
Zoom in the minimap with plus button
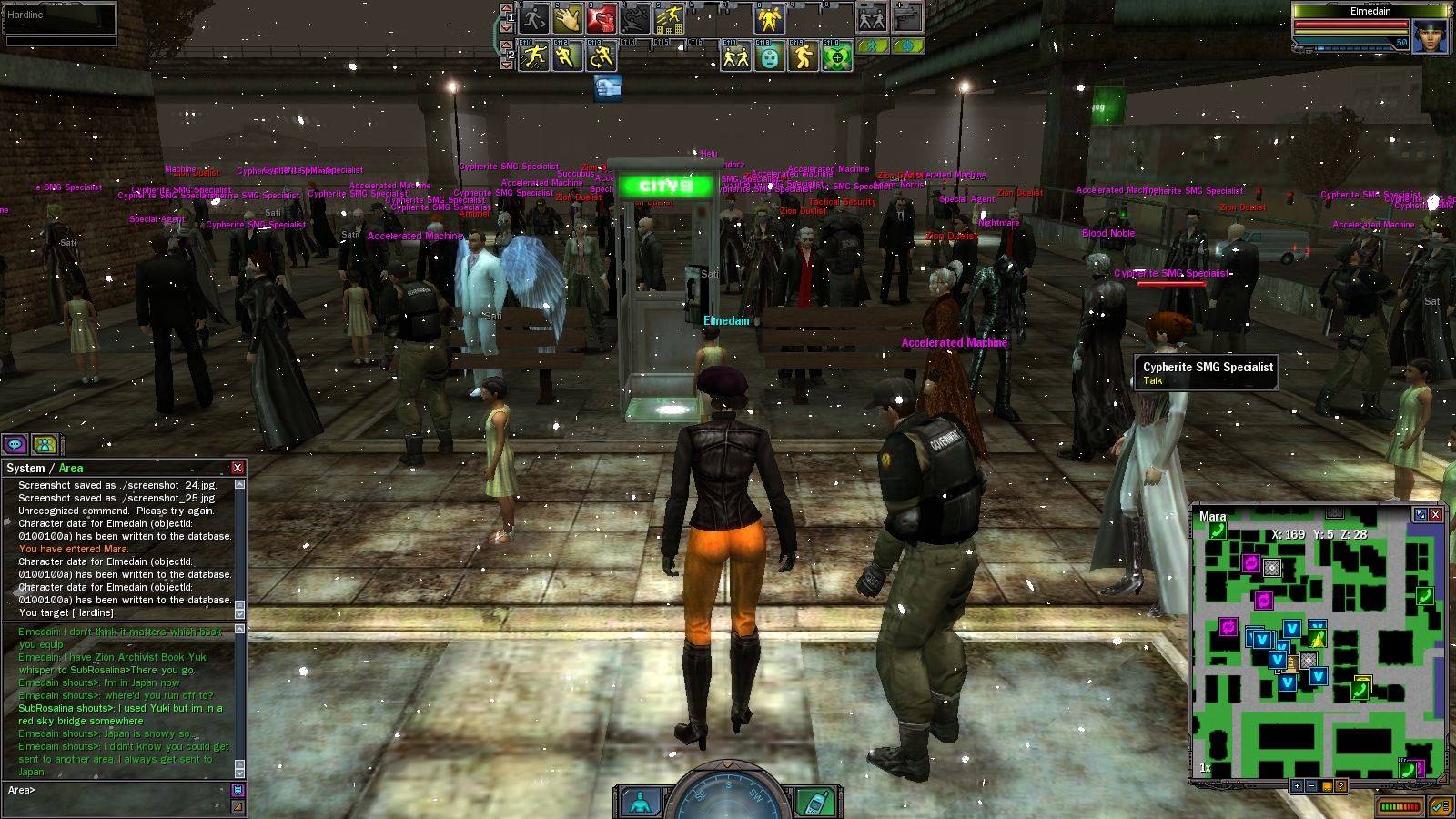tap(1297, 785)
